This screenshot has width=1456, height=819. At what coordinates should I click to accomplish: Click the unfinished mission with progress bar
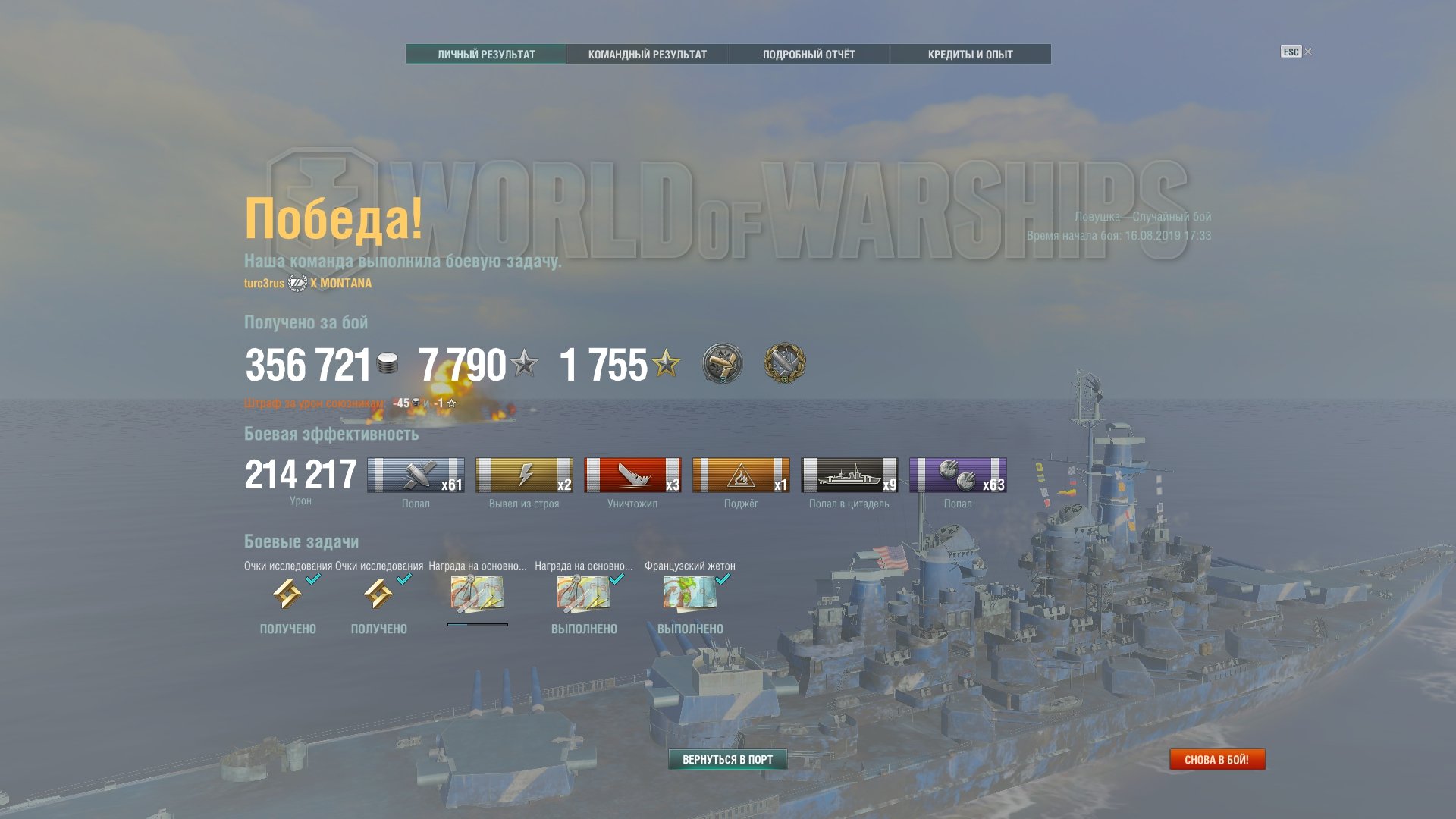(477, 593)
